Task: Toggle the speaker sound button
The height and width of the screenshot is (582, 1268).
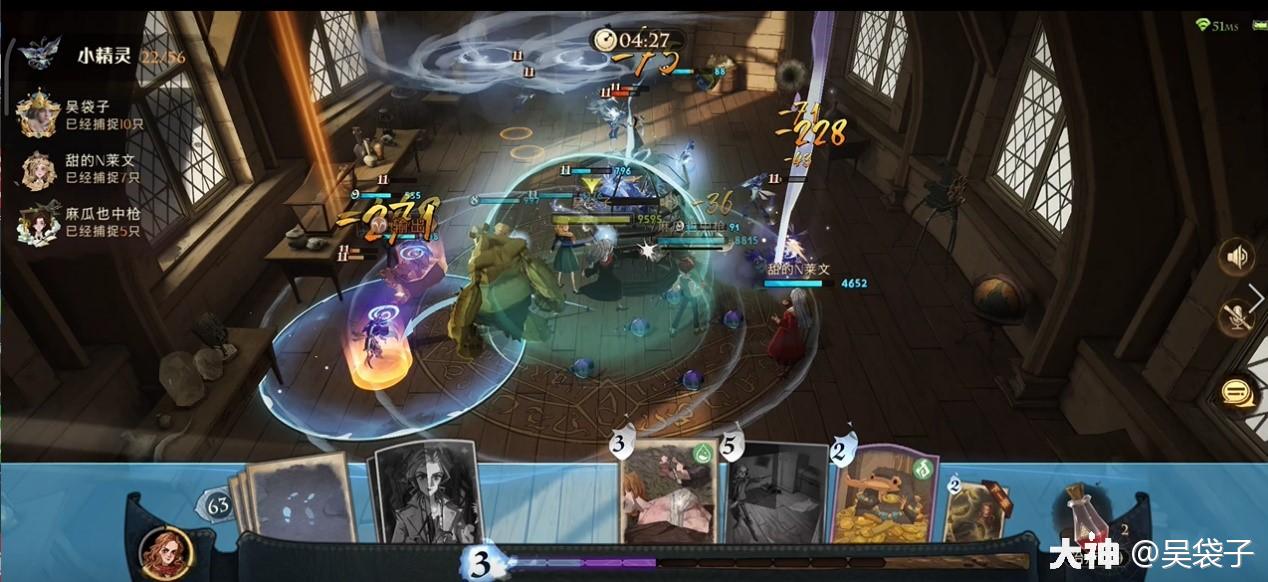Action: coord(1237,258)
